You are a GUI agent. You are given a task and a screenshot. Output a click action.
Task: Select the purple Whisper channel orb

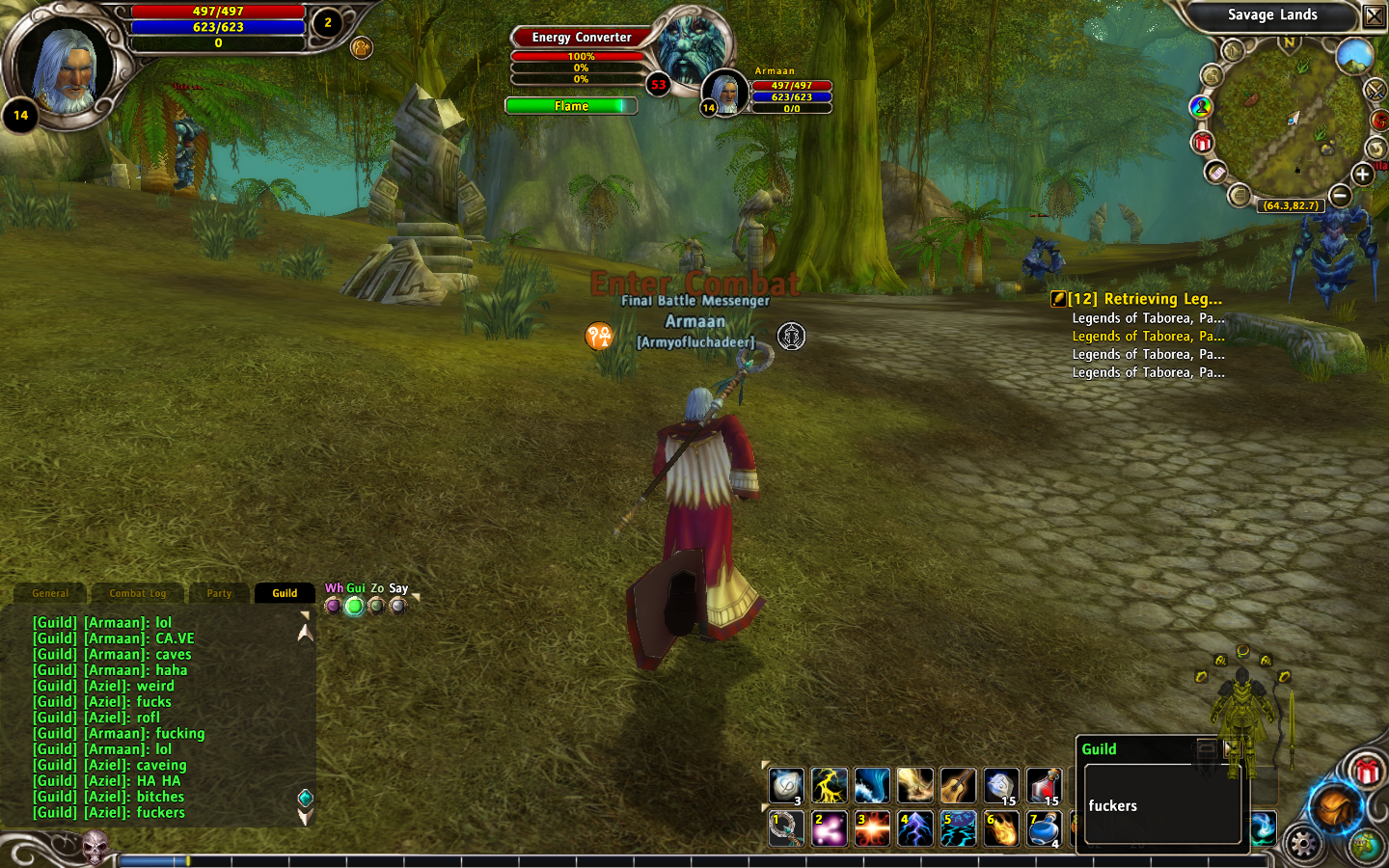[x=333, y=606]
